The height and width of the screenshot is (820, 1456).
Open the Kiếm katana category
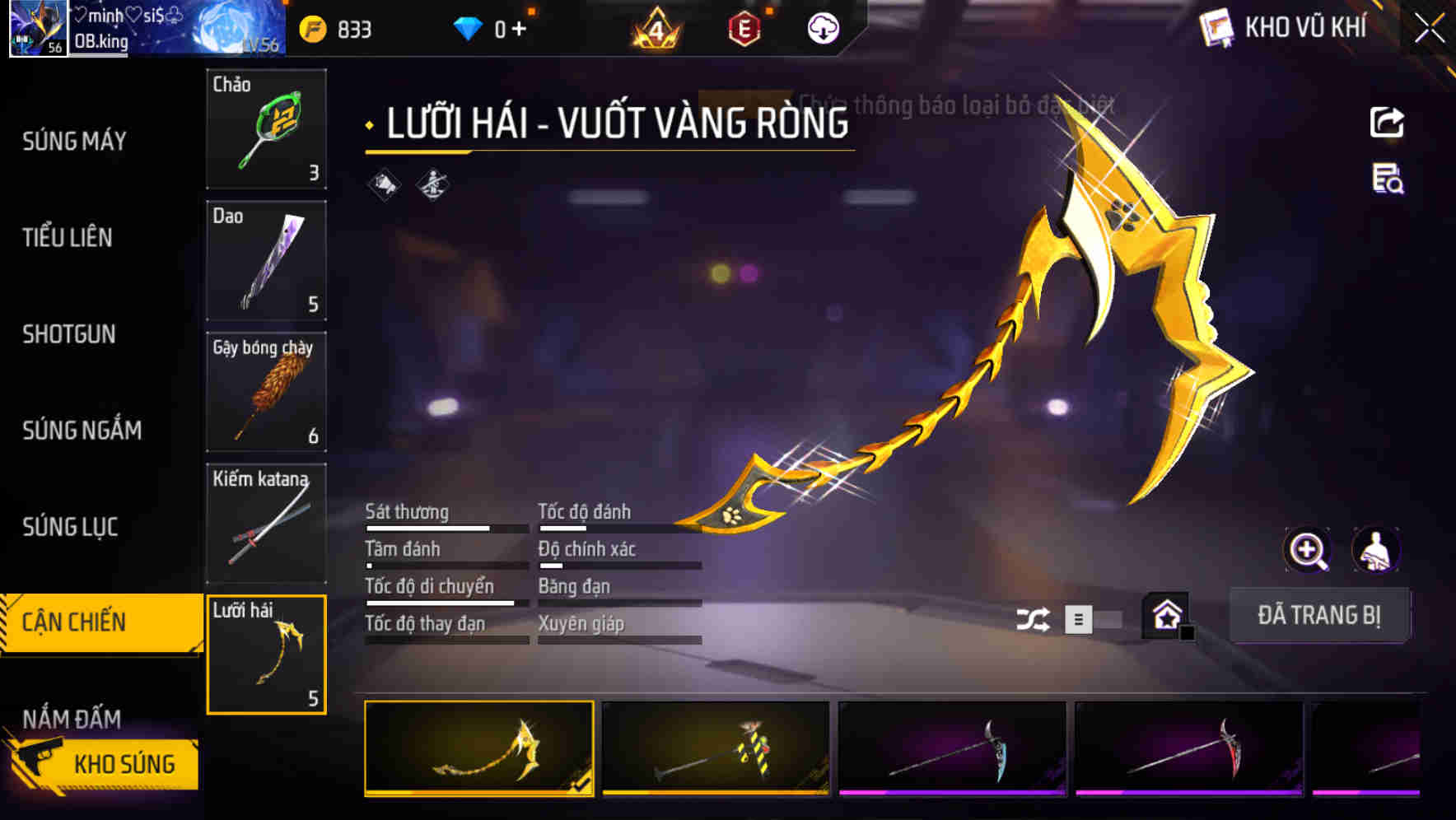coord(265,523)
